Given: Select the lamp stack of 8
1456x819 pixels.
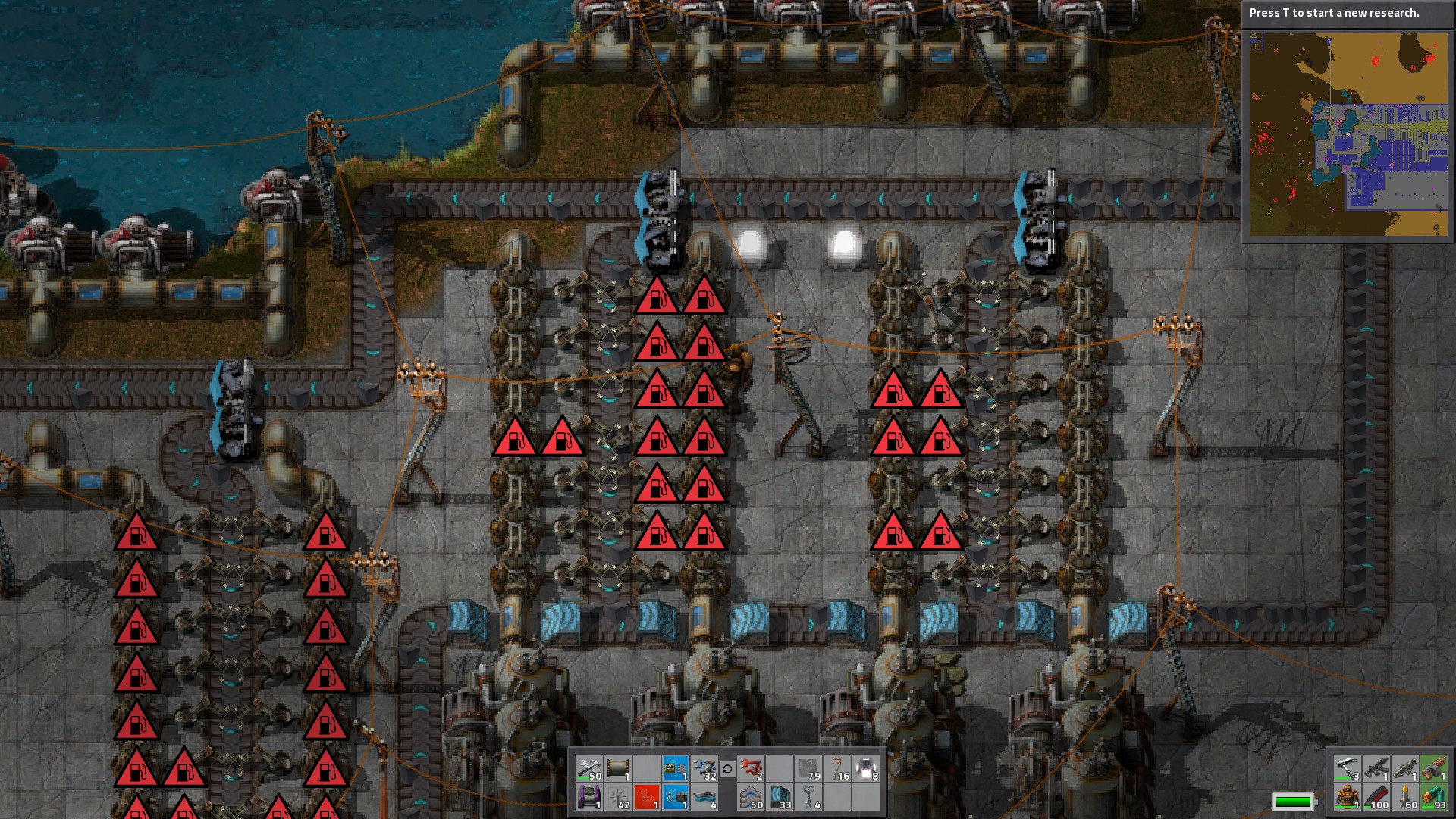Looking at the screenshot, I should pos(866,768).
